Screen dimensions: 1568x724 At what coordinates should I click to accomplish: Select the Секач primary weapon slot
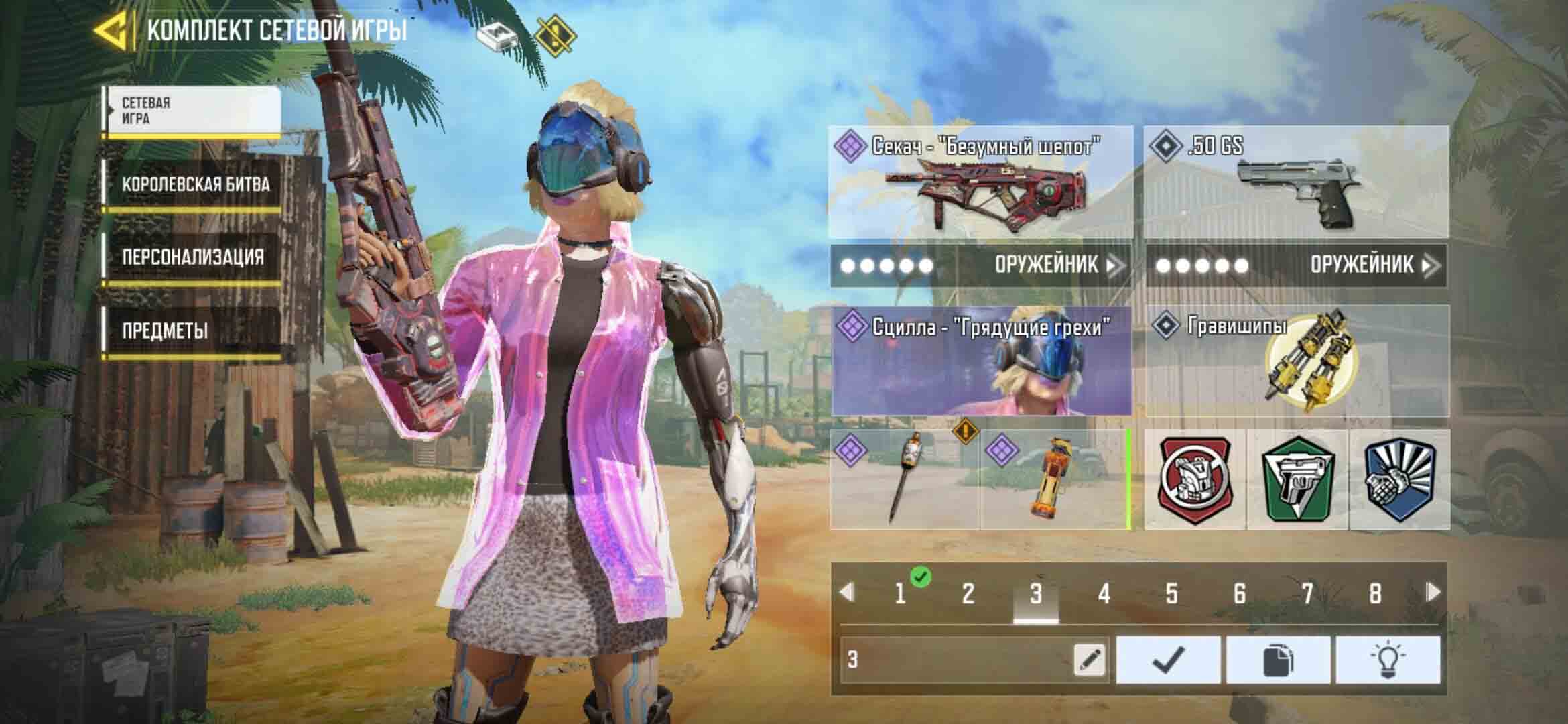click(x=980, y=182)
